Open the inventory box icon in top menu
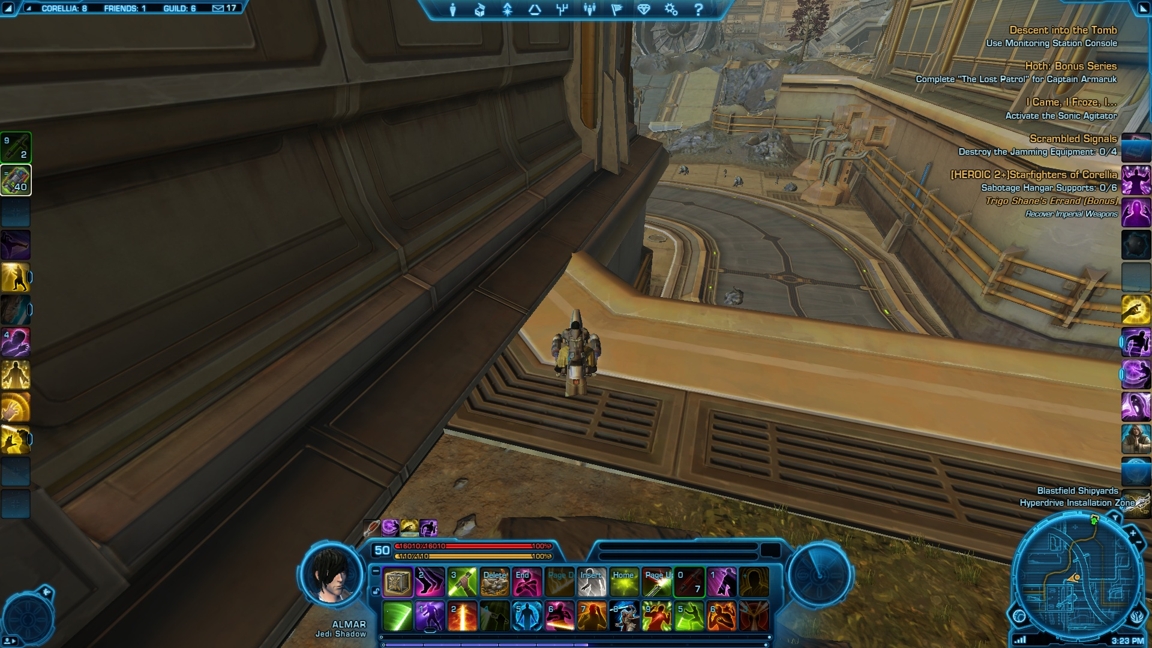This screenshot has height=648, width=1152. pyautogui.click(x=480, y=10)
